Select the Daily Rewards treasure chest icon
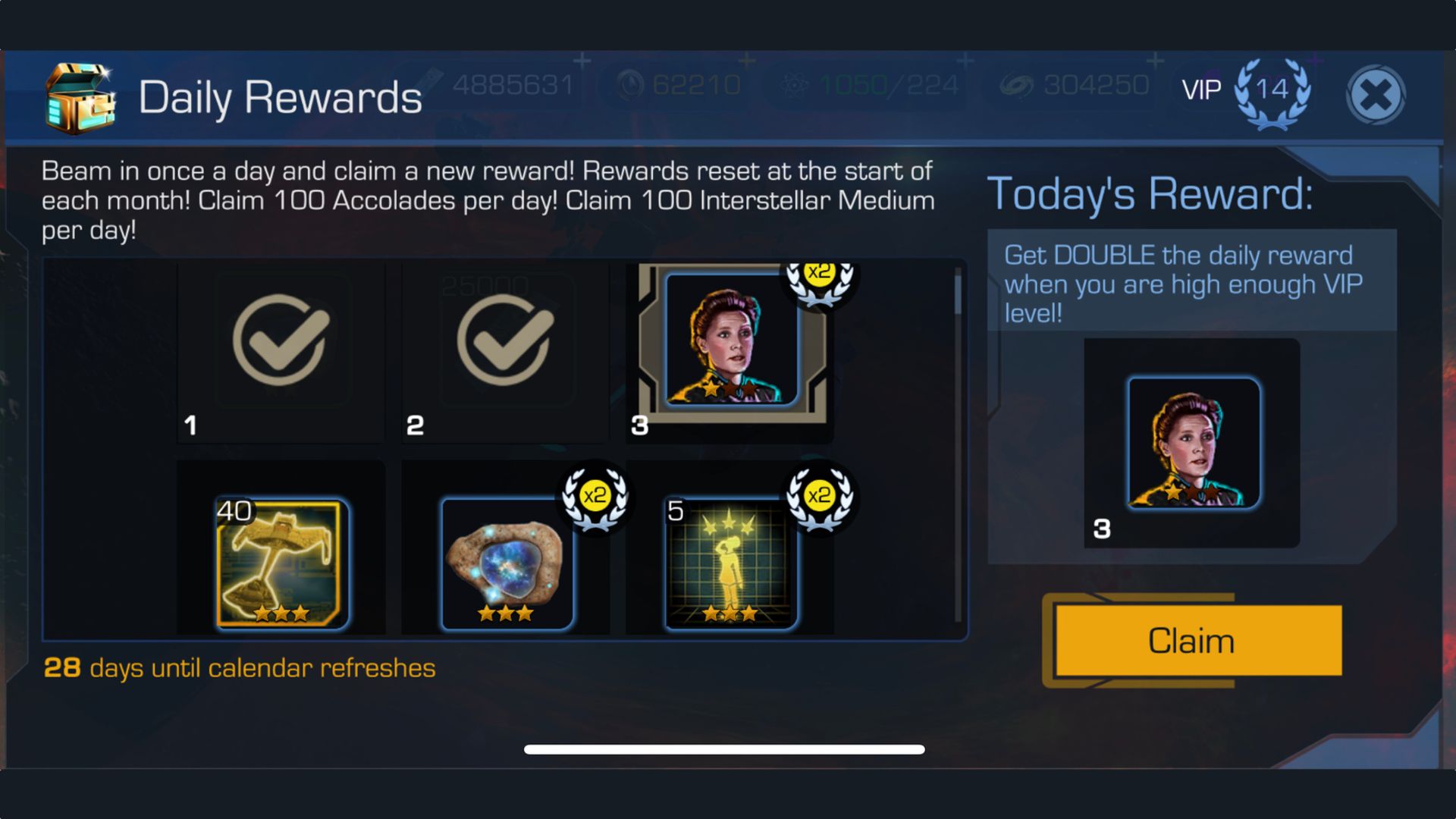This screenshot has width=1456, height=819. (80, 97)
